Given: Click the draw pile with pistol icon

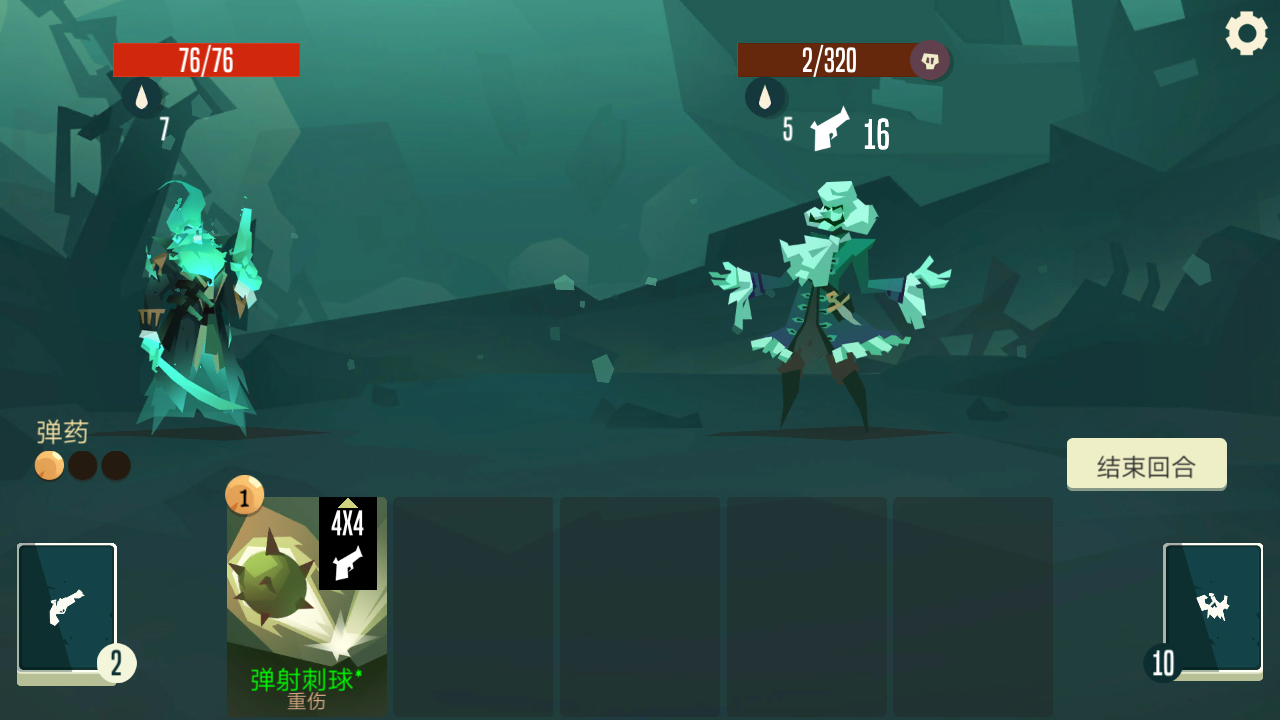Looking at the screenshot, I should point(66,604).
